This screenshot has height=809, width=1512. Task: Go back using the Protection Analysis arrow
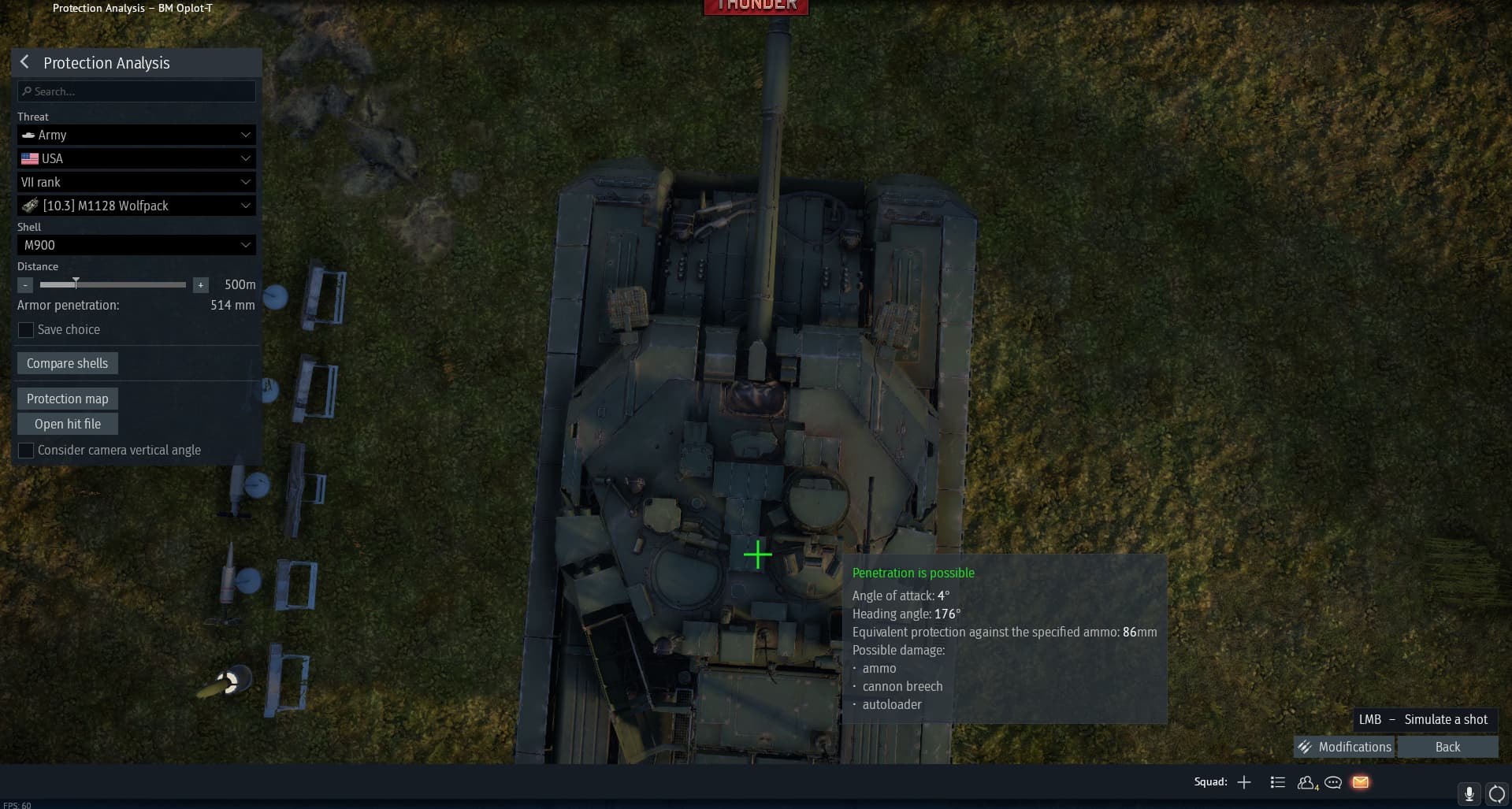pos(24,62)
